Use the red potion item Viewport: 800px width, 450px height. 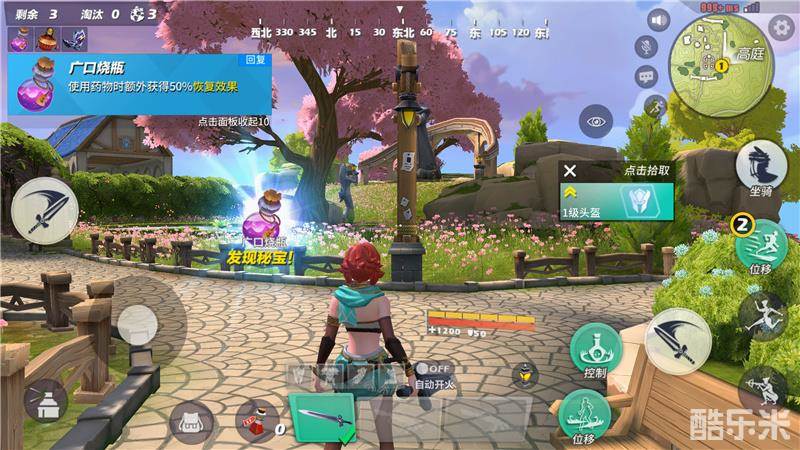tap(257, 421)
